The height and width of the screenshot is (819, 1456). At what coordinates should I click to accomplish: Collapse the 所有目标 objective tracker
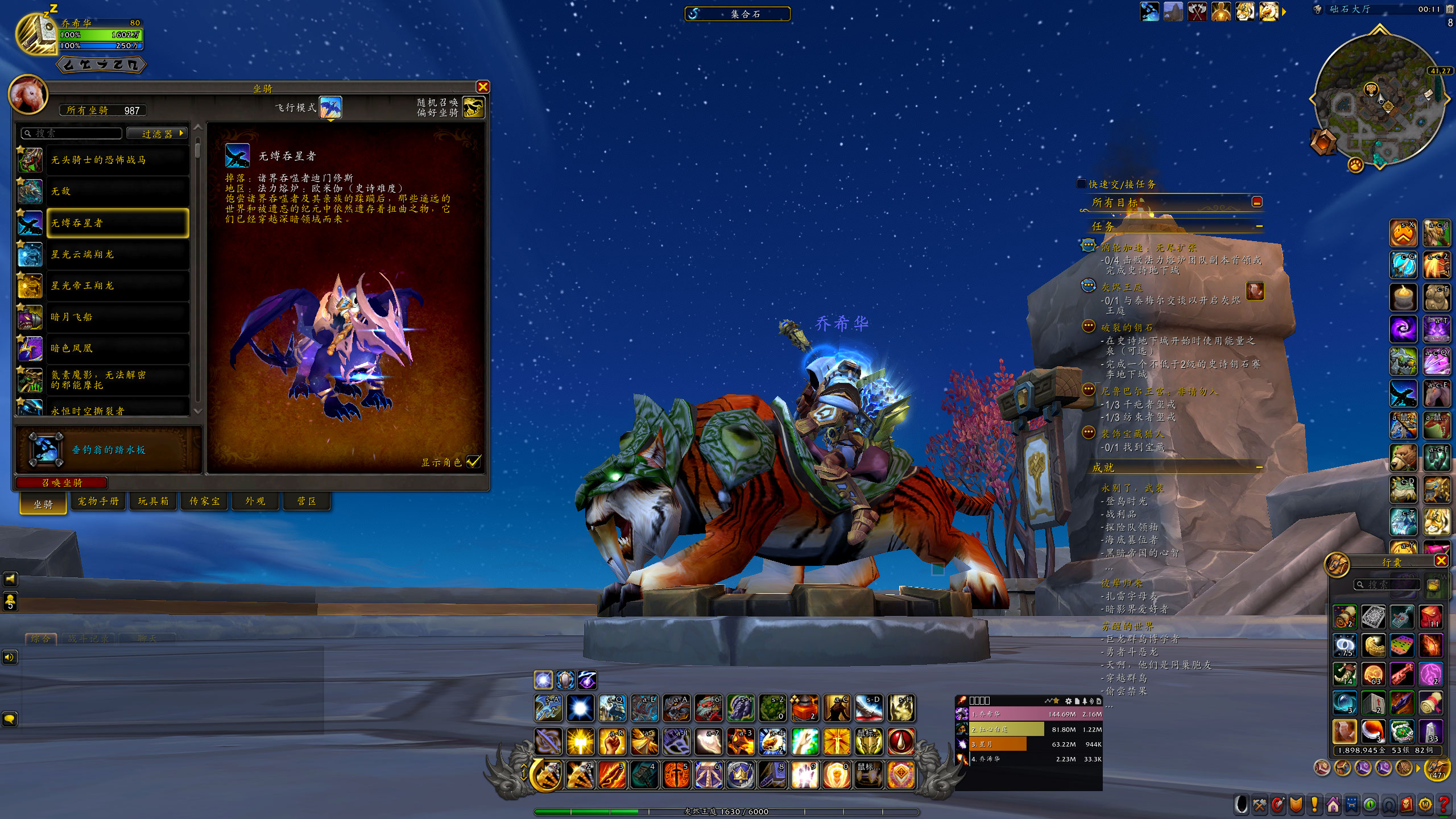(1257, 202)
